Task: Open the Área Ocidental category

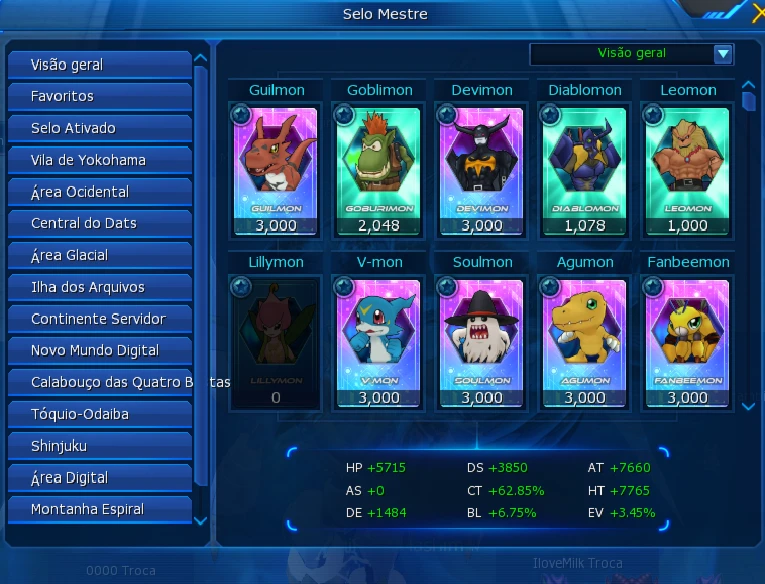Action: 99,192
